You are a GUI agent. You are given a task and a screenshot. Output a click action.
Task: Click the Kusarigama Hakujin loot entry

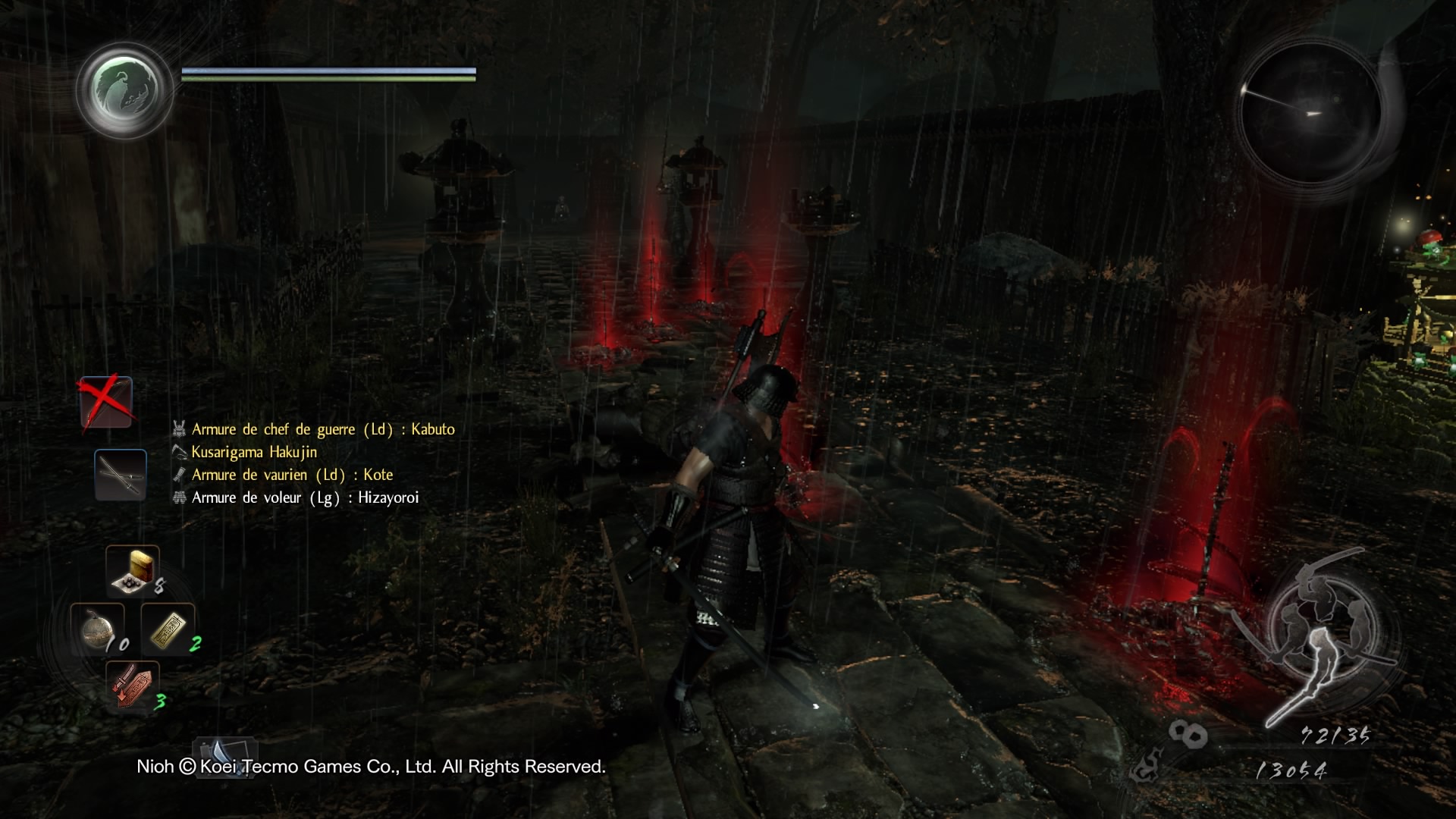pyautogui.click(x=253, y=452)
